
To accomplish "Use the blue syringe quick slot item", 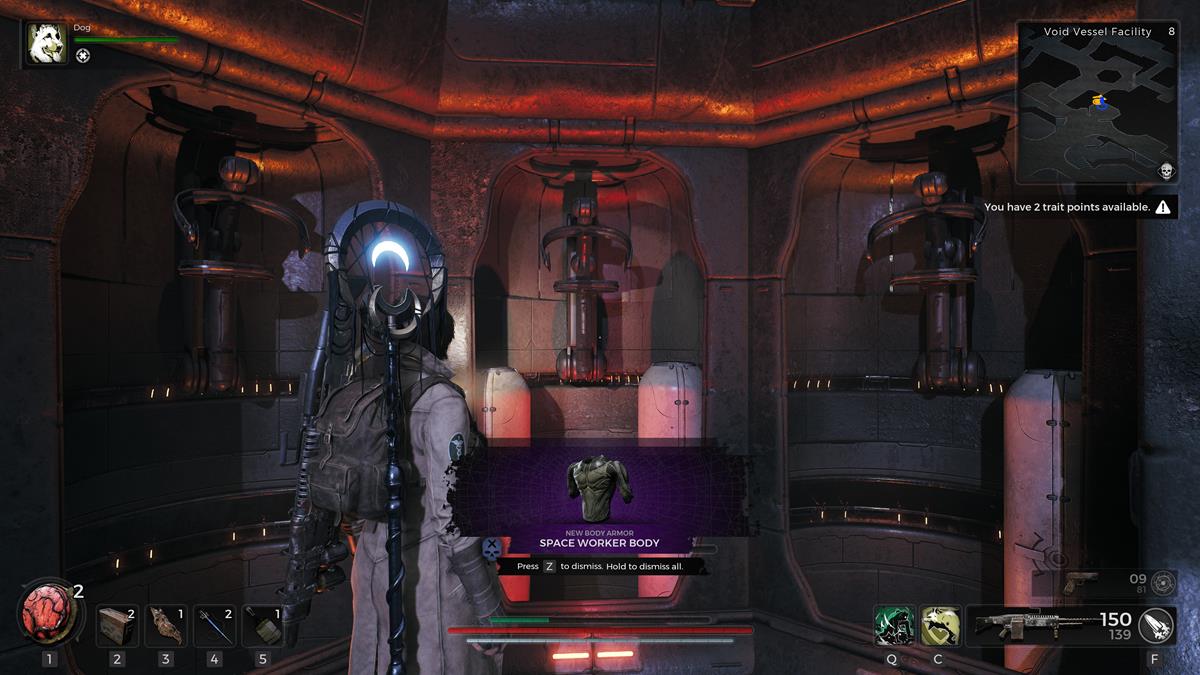I will click(x=215, y=626).
